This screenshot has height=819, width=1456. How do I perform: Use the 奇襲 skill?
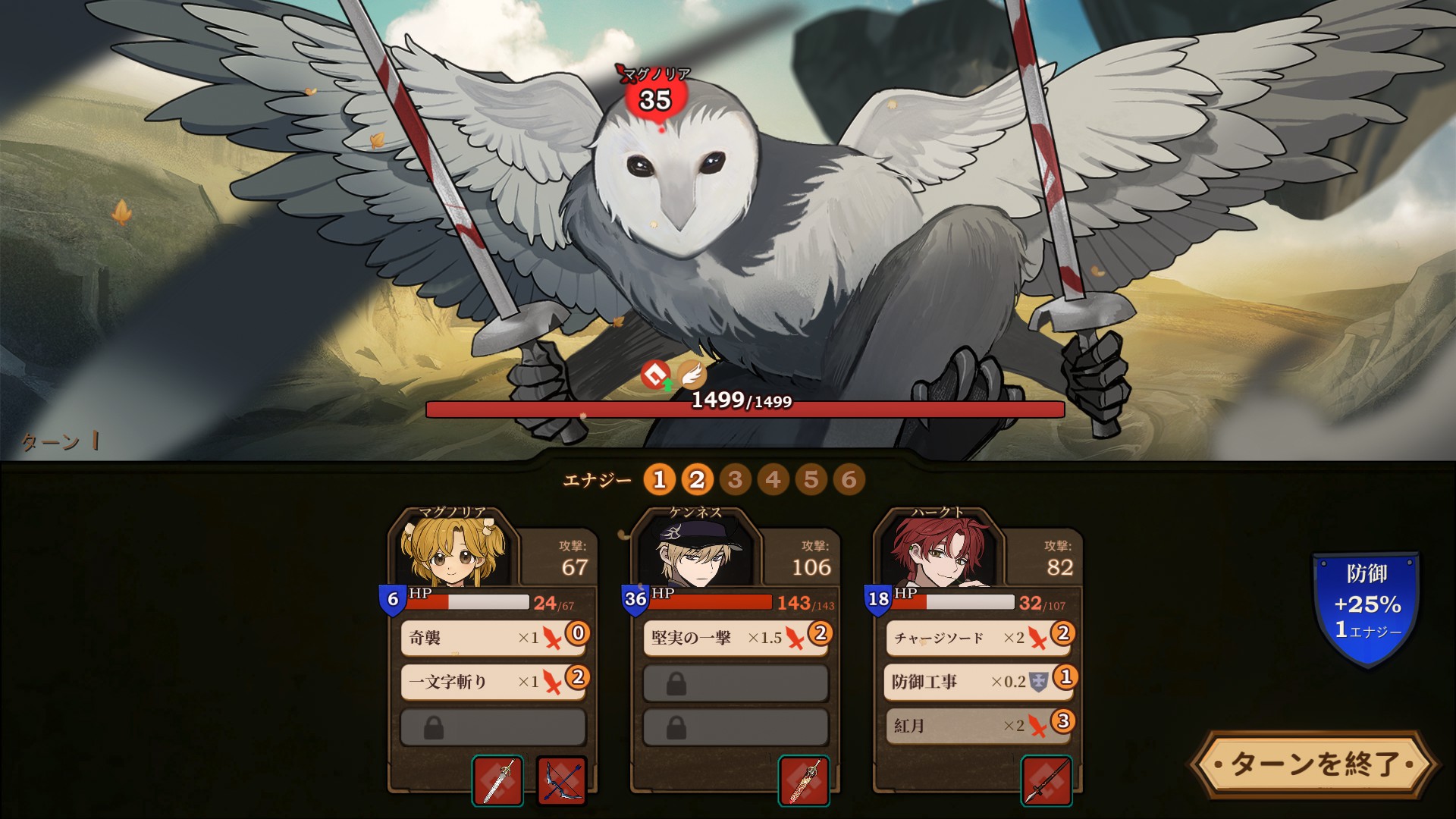[493, 638]
